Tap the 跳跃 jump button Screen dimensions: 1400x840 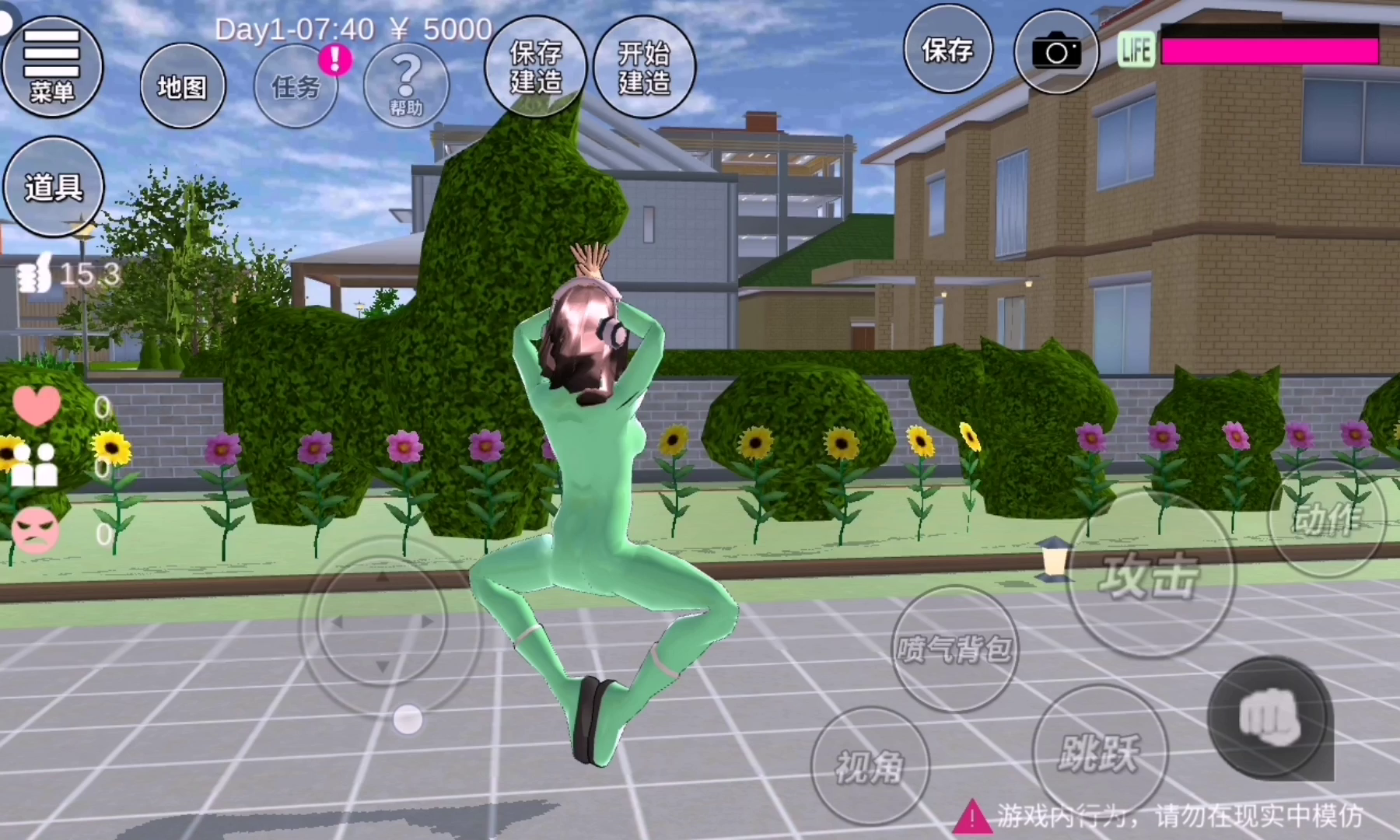click(1099, 751)
